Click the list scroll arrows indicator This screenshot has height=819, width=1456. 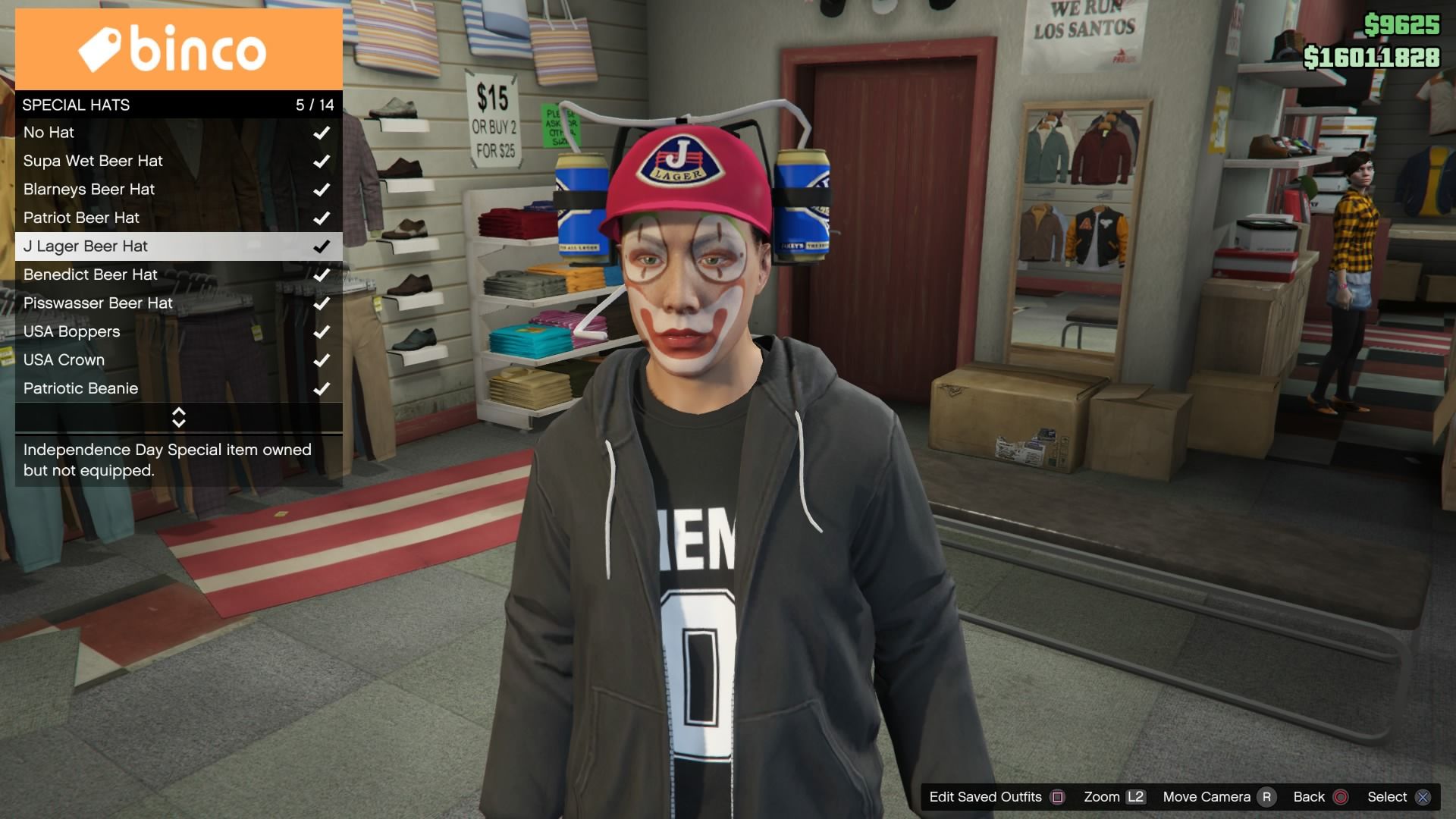tap(179, 417)
